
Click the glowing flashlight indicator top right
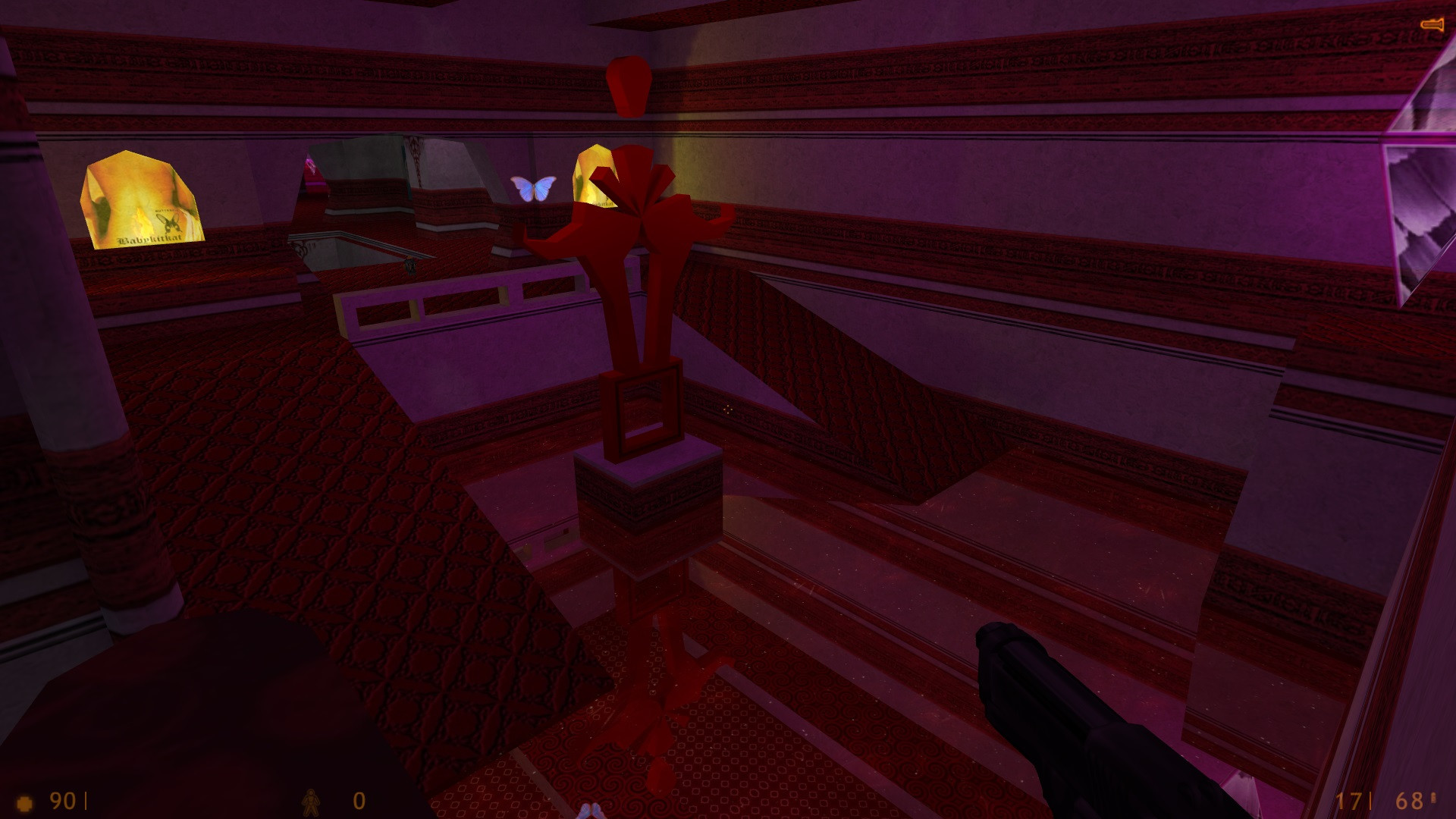coord(1433,23)
